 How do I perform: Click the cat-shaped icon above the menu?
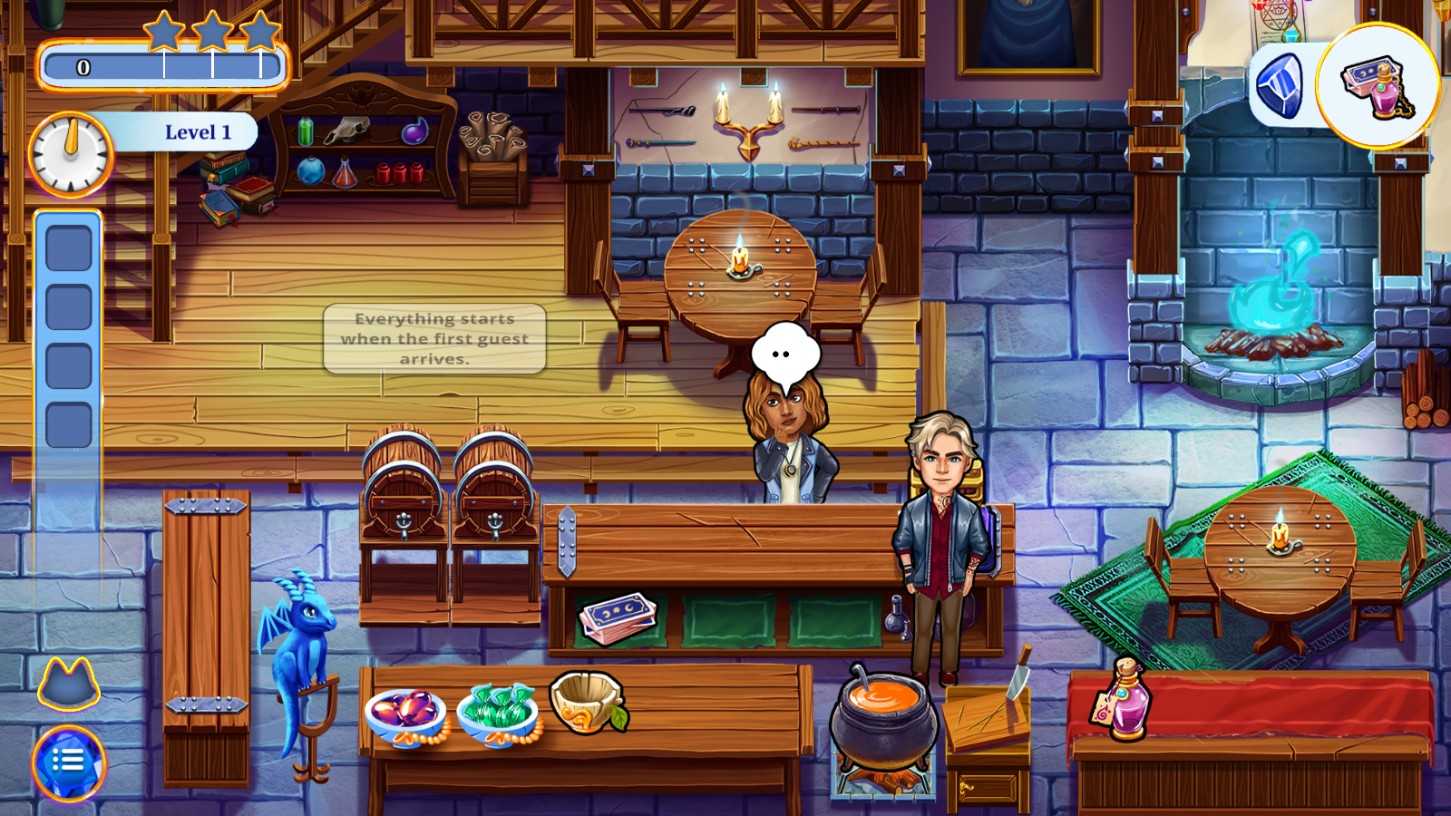pos(68,686)
